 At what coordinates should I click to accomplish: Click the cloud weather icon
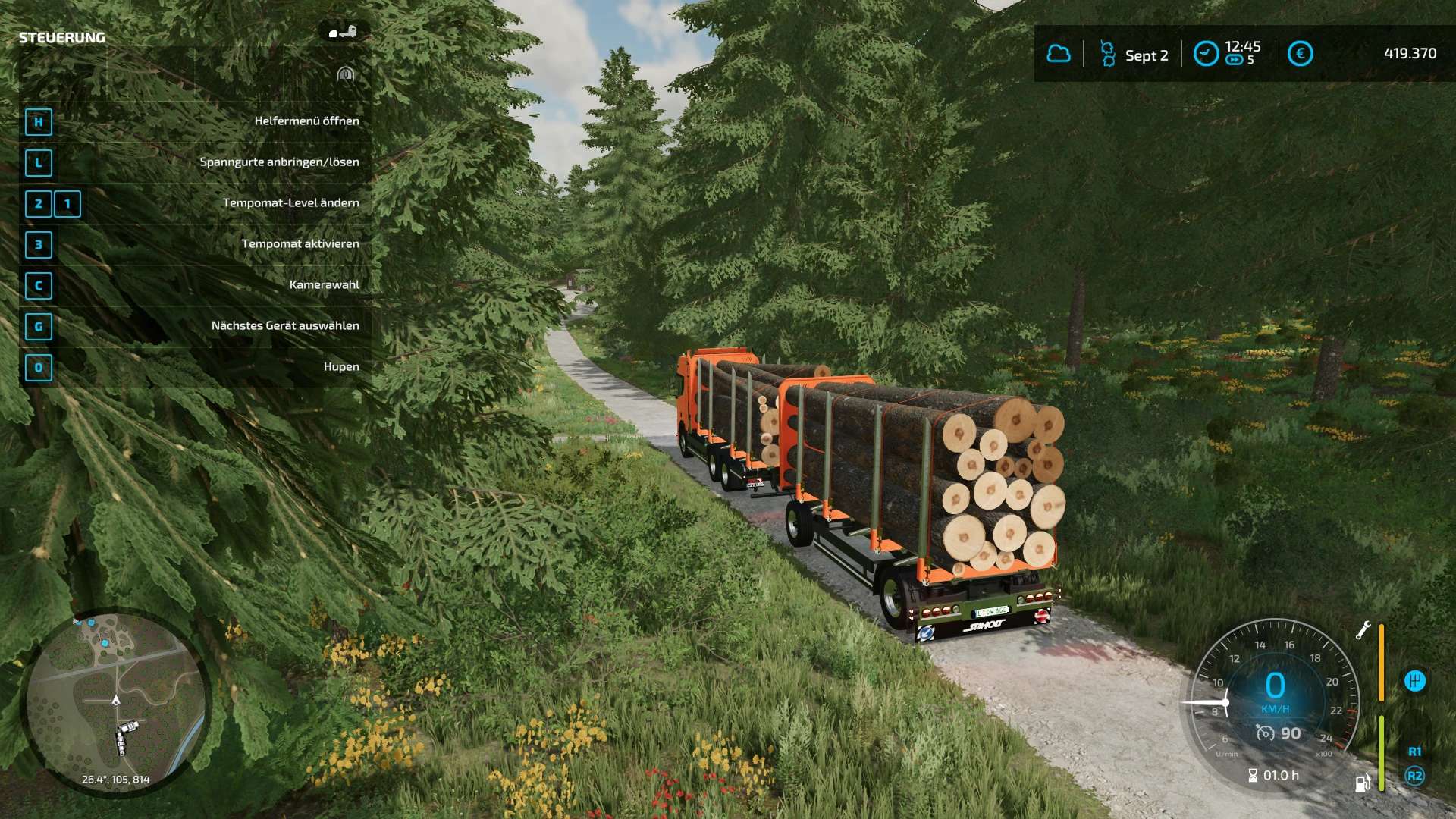coord(1059,54)
